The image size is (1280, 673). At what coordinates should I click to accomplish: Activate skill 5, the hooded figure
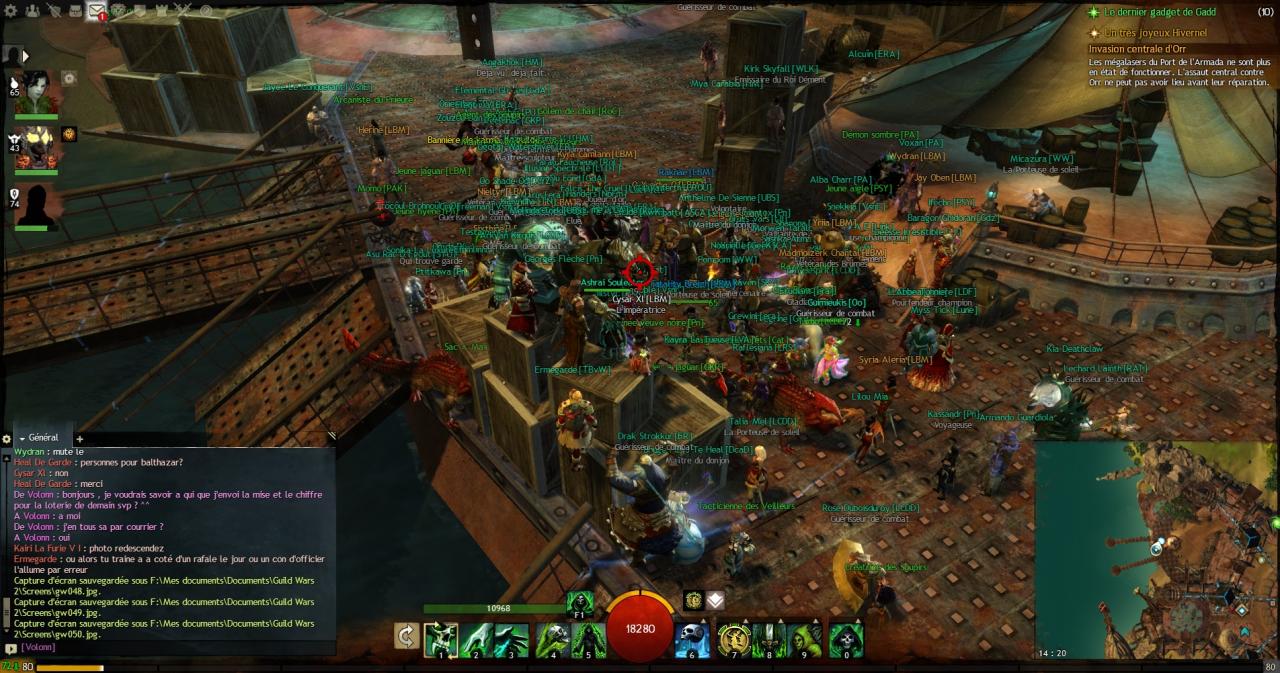point(588,640)
